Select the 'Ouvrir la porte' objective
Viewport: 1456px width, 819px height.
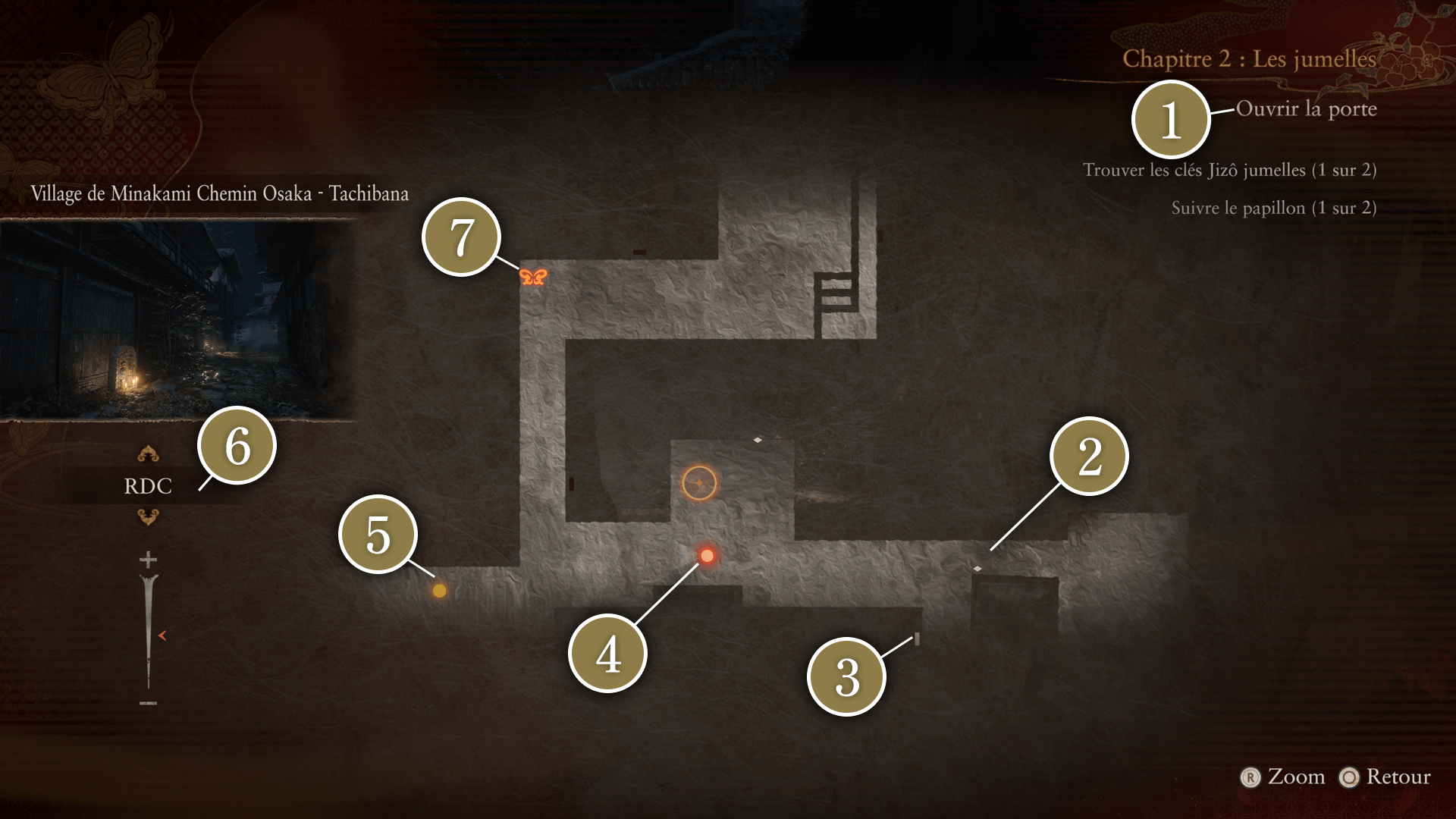1306,109
